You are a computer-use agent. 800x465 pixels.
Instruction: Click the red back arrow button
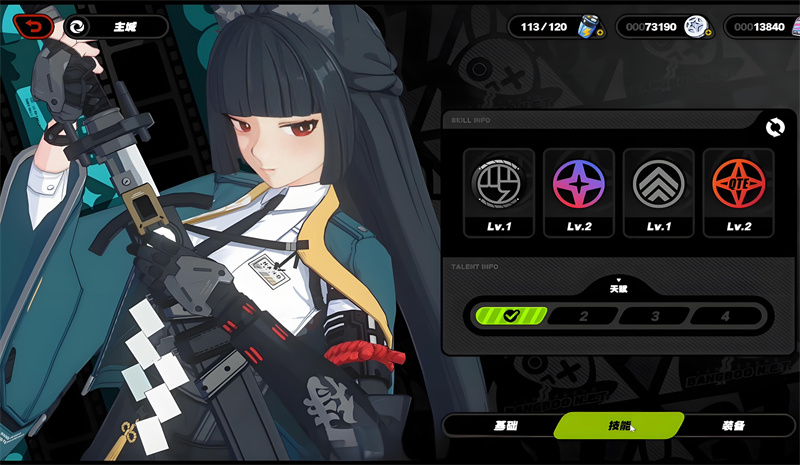pos(30,26)
